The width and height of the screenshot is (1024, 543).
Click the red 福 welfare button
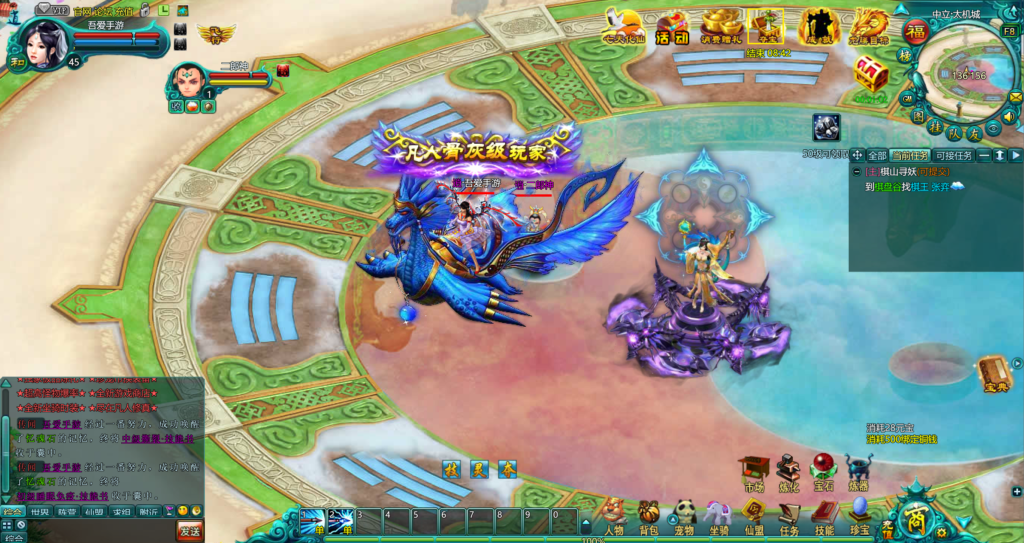pos(916,32)
